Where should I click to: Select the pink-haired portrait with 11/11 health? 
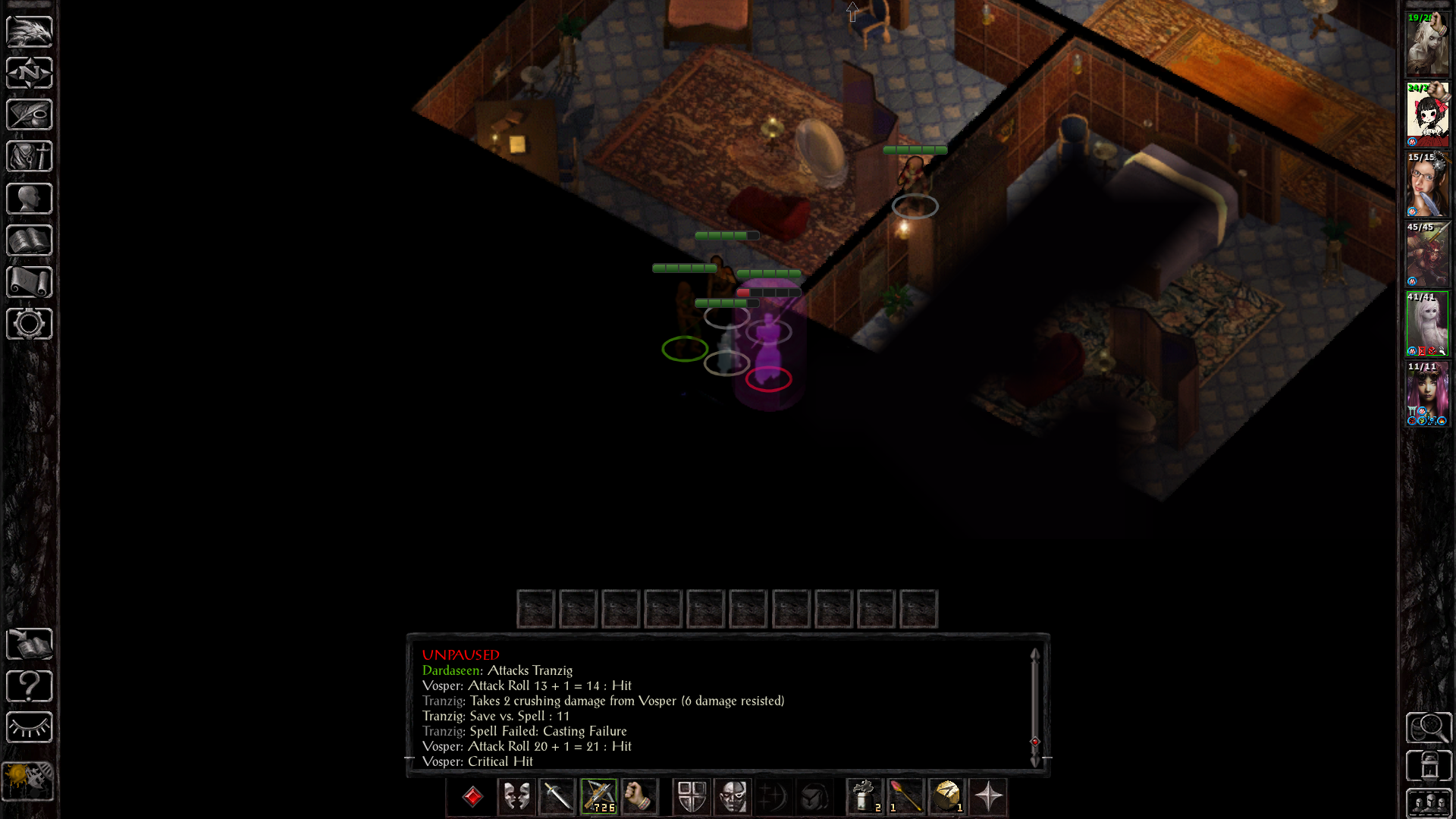(x=1427, y=394)
